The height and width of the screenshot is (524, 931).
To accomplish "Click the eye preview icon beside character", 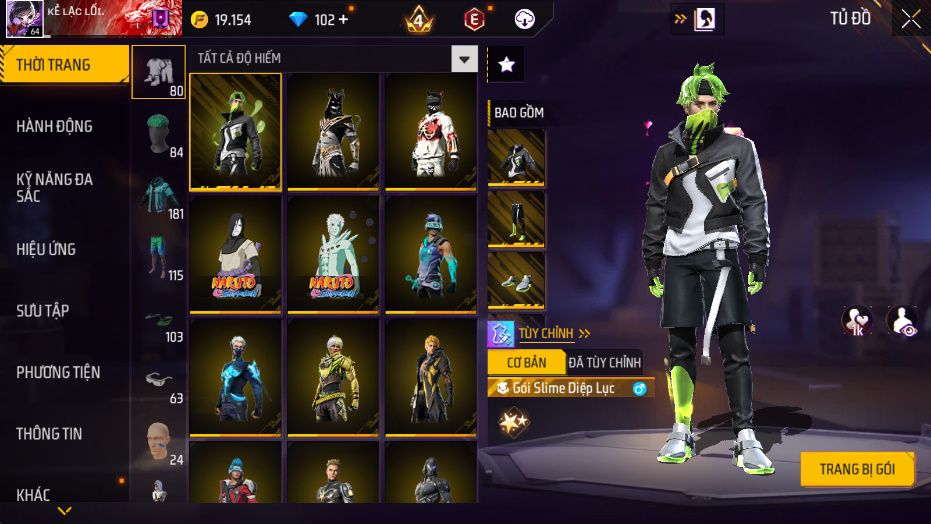I will tap(903, 320).
